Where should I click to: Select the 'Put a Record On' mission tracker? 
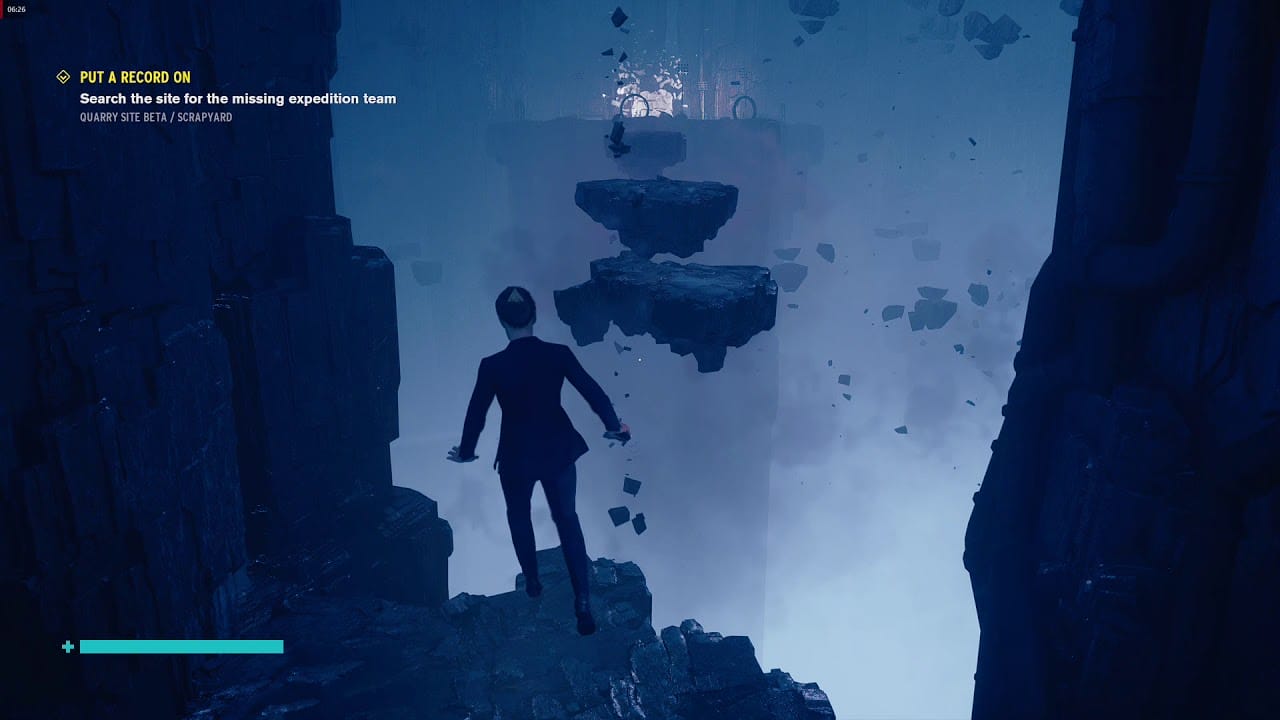pos(135,77)
